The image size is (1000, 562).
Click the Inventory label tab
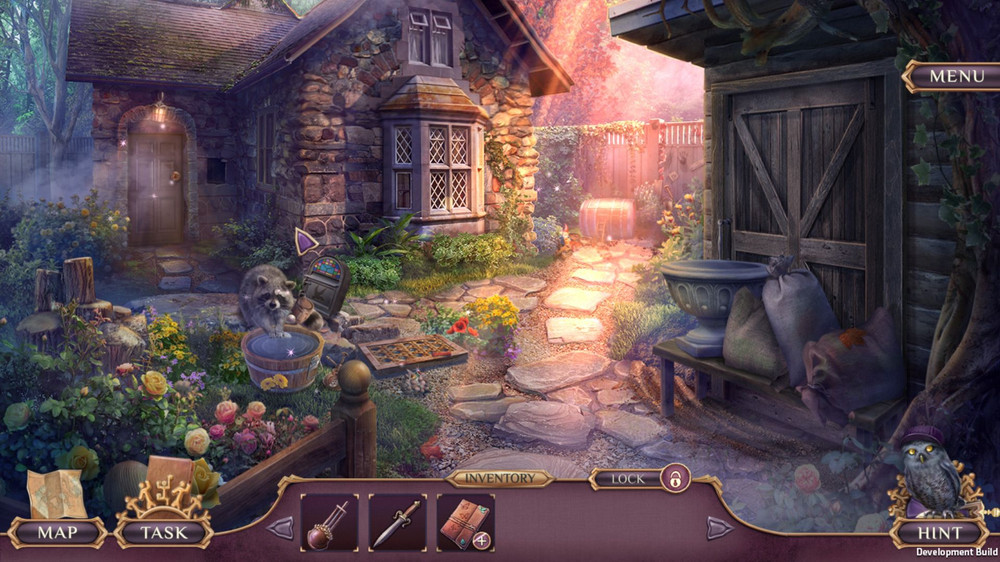point(499,478)
